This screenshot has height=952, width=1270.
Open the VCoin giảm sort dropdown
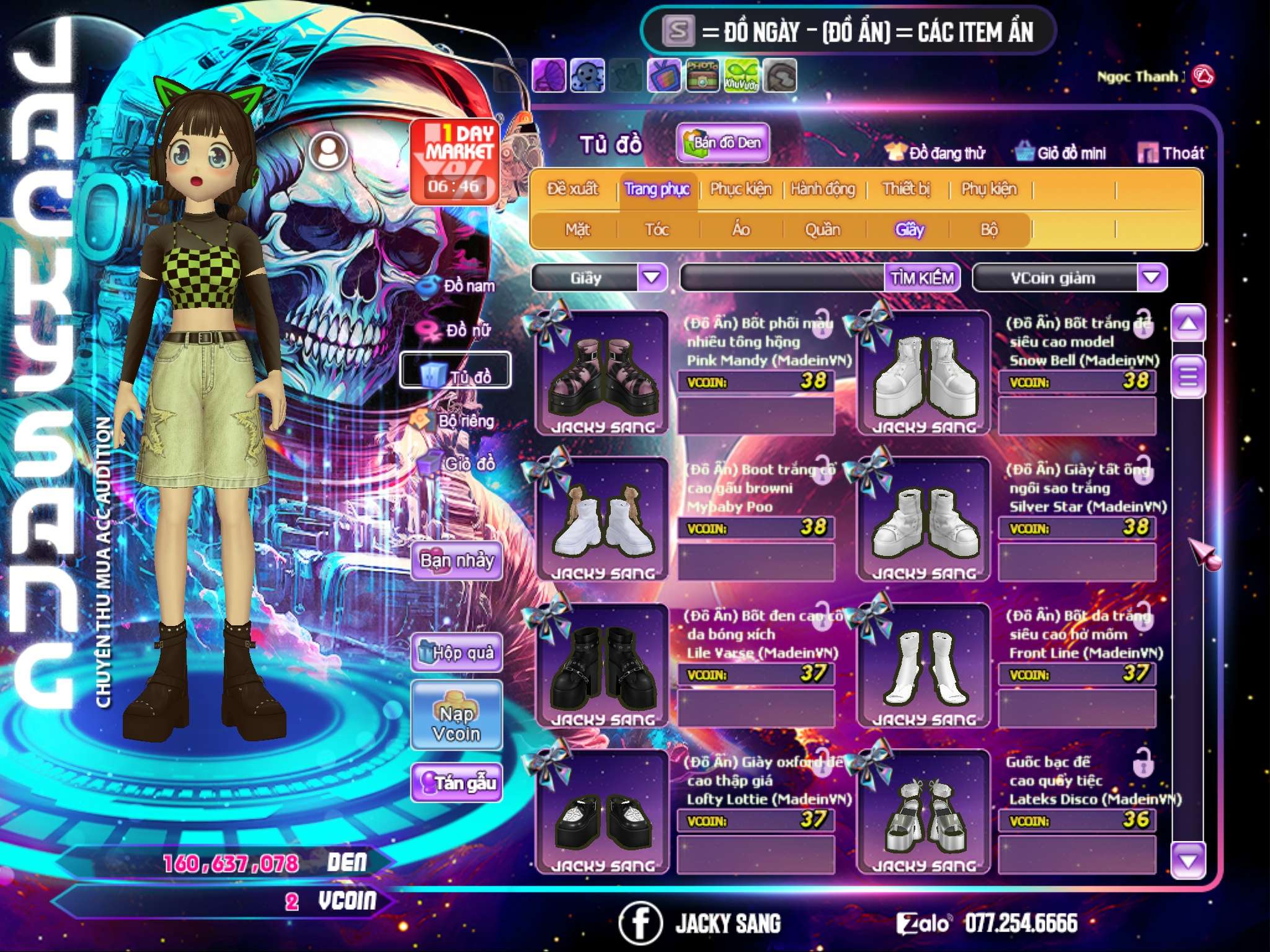pyautogui.click(x=1151, y=278)
